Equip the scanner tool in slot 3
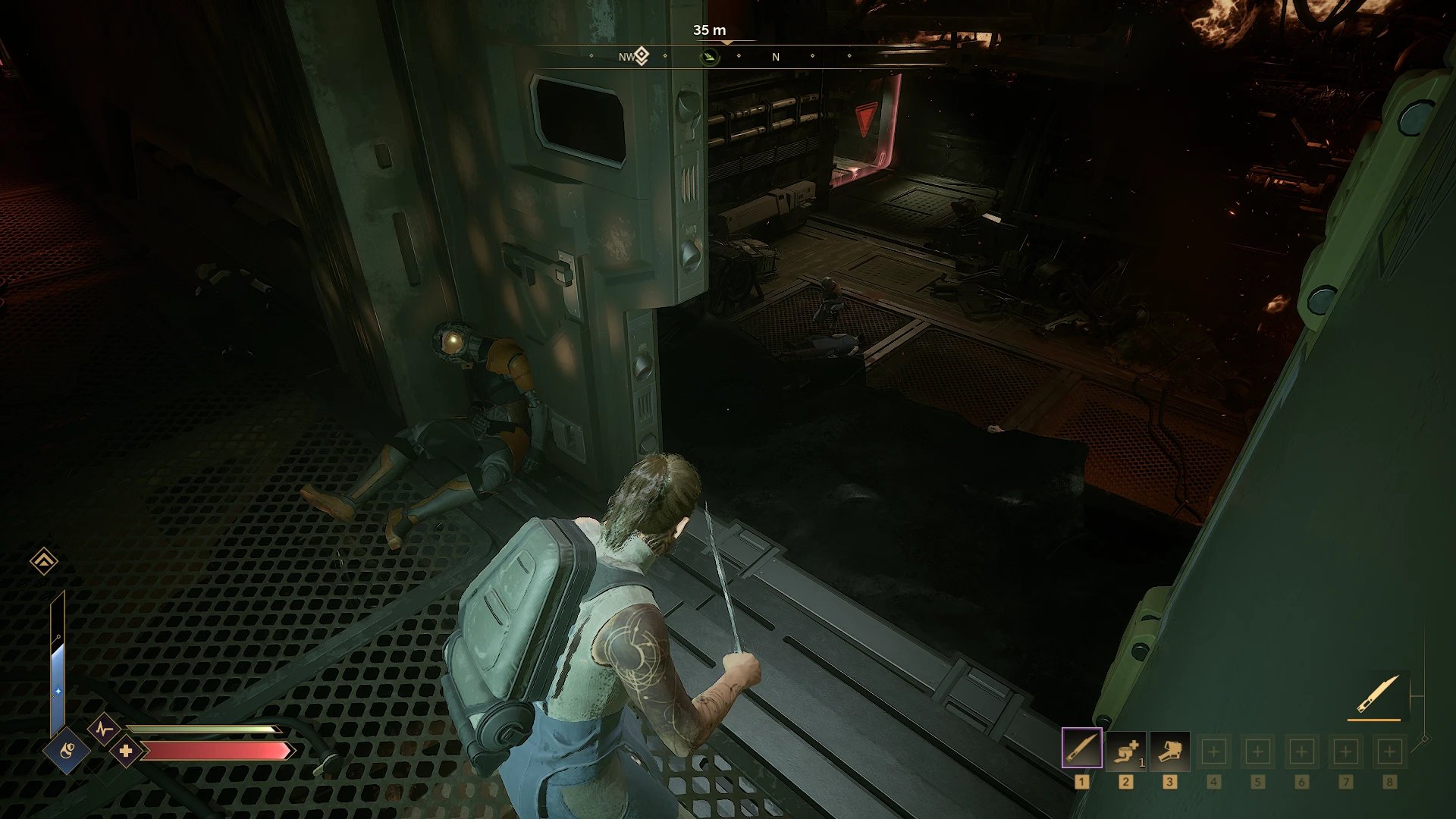The image size is (1456, 819). tap(1169, 750)
